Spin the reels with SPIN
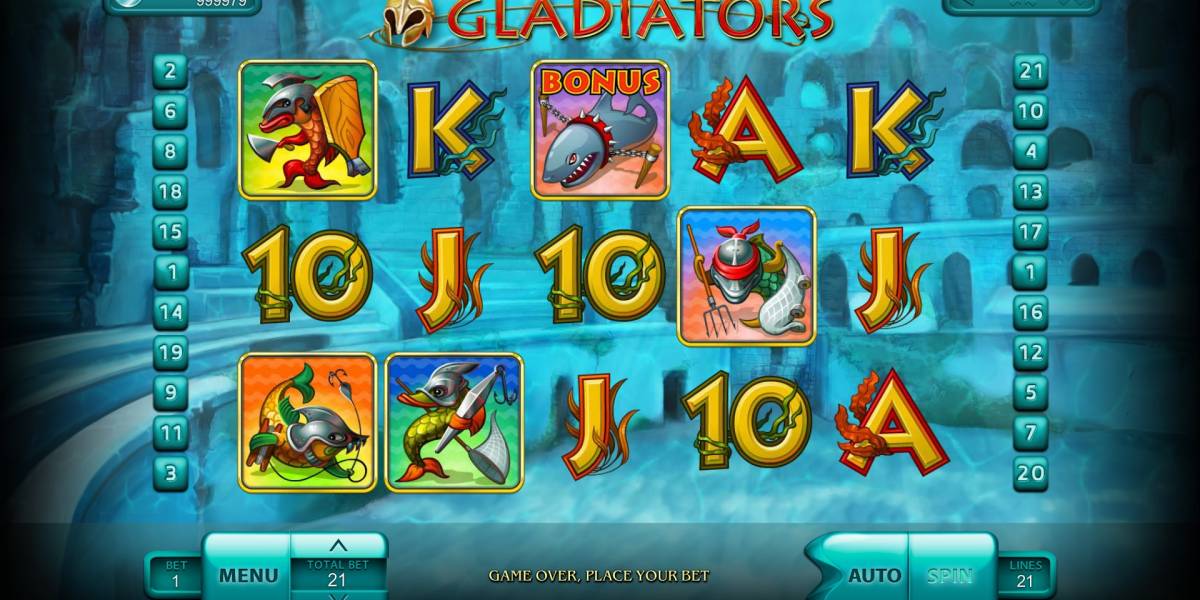 [x=950, y=576]
